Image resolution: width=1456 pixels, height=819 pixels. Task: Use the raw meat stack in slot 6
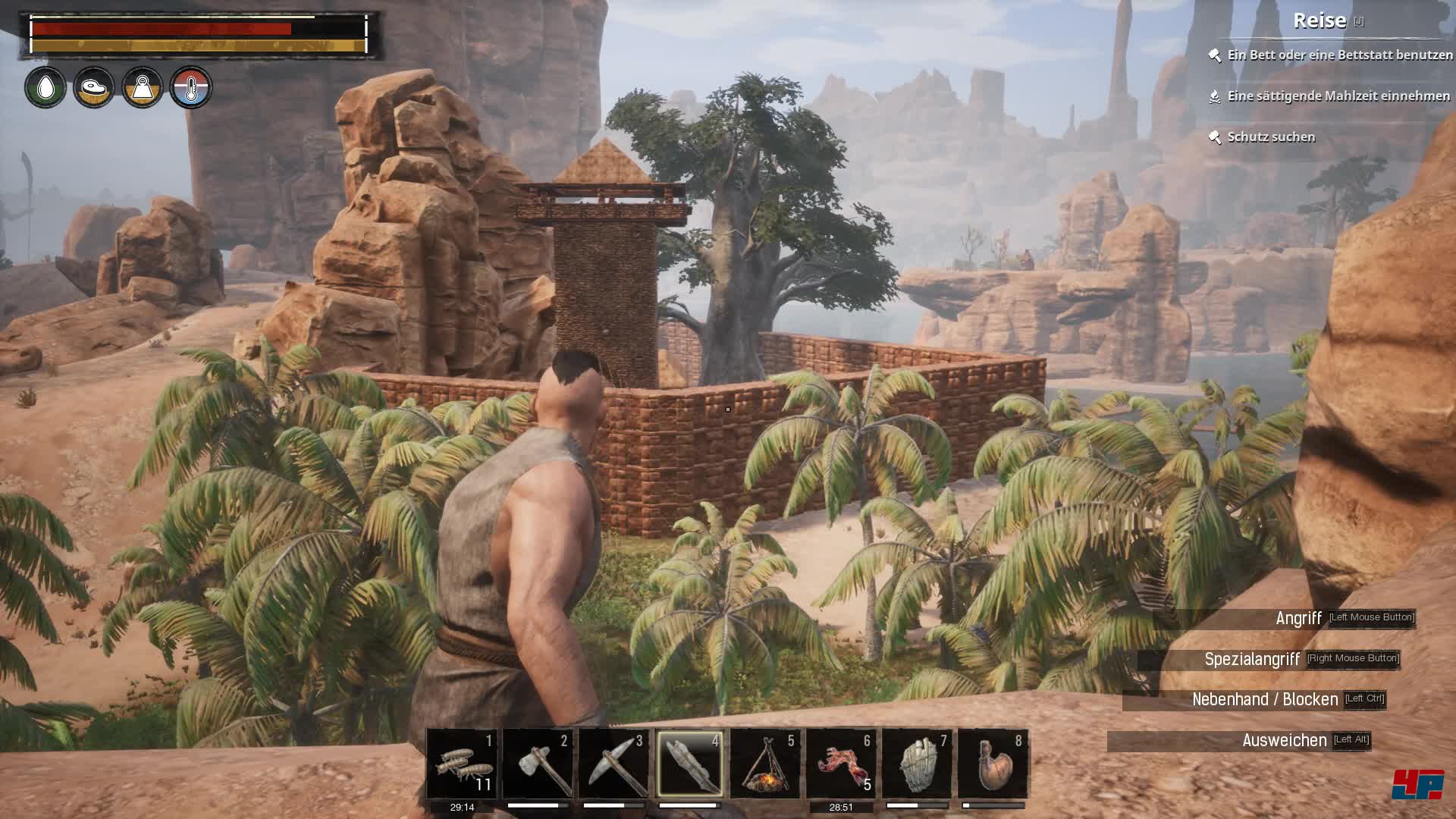tap(841, 764)
